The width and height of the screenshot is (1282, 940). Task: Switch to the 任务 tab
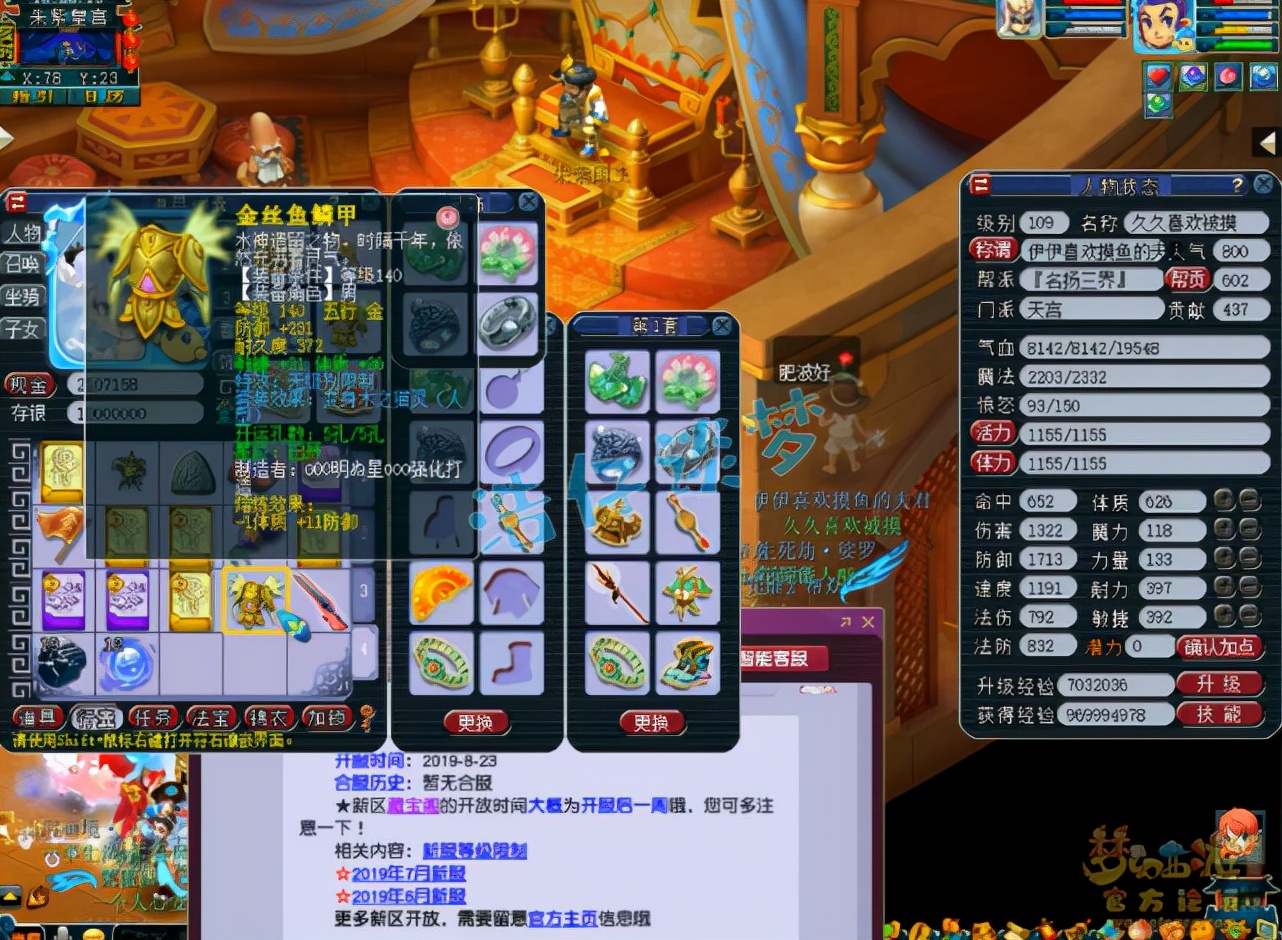[154, 717]
